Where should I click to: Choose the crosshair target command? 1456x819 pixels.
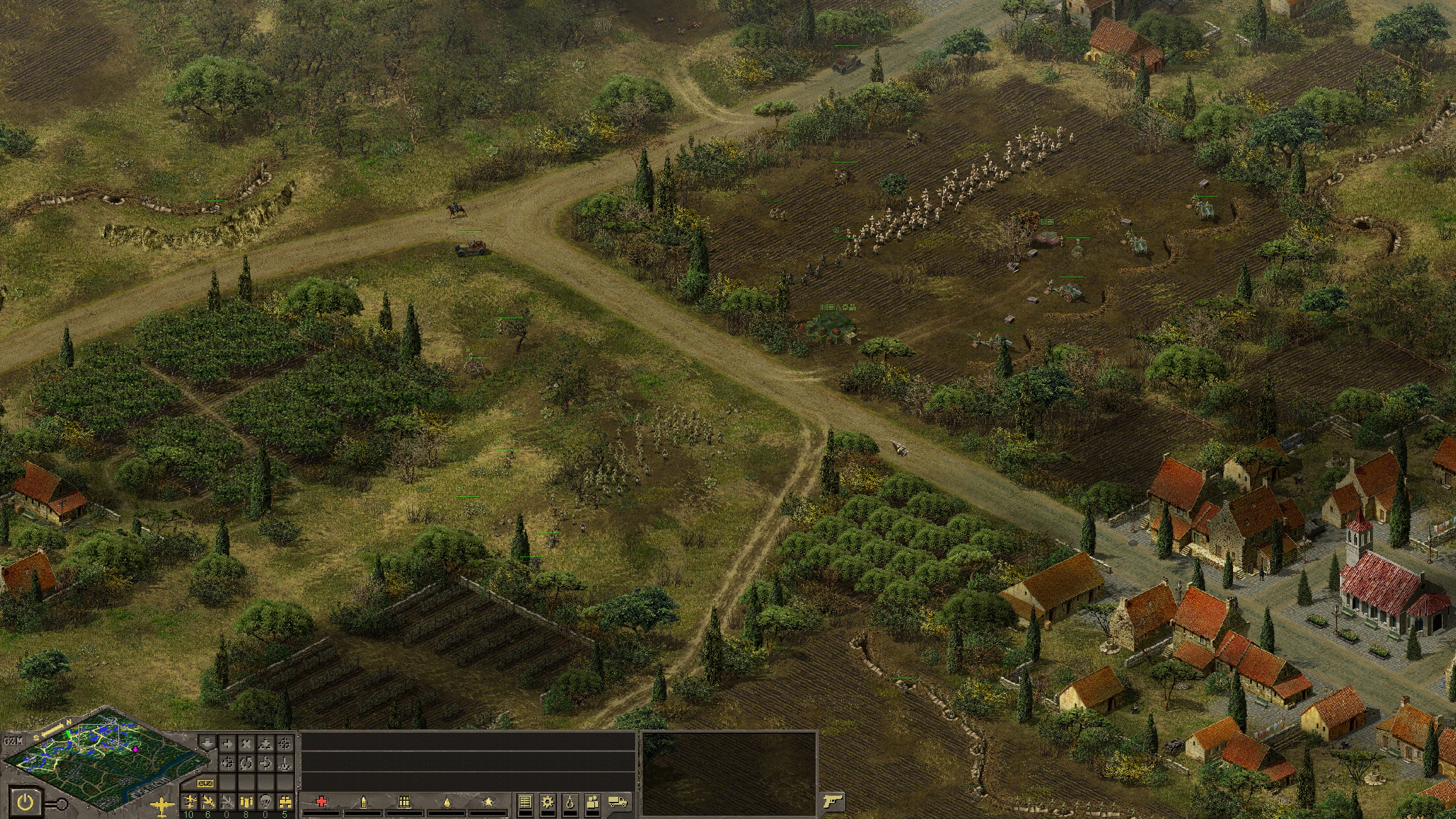284,744
